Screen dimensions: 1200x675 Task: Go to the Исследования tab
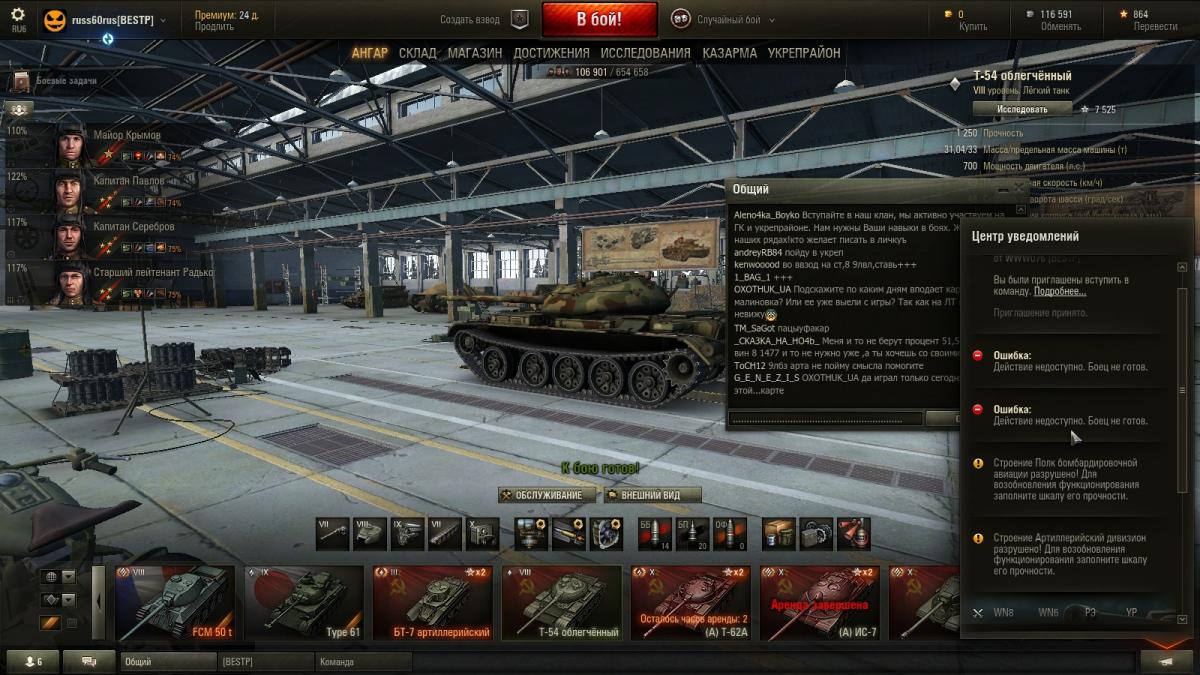tap(645, 53)
